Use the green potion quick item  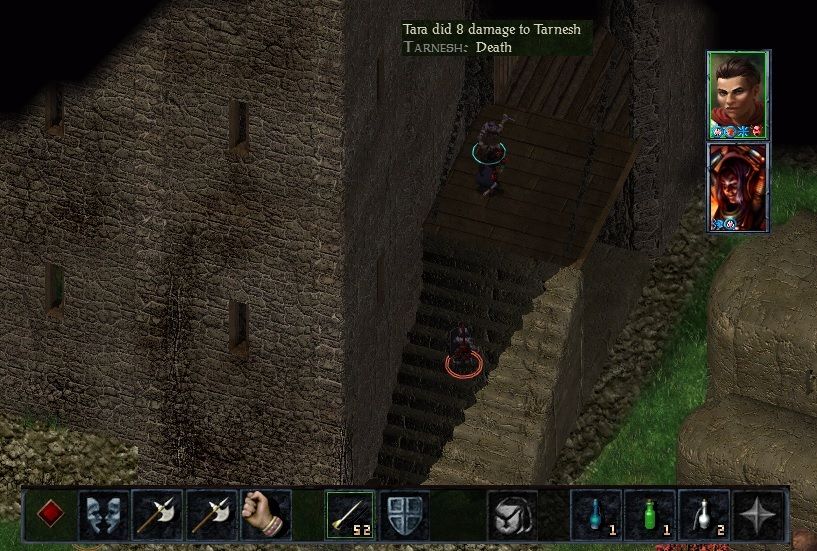pyautogui.click(x=650, y=515)
